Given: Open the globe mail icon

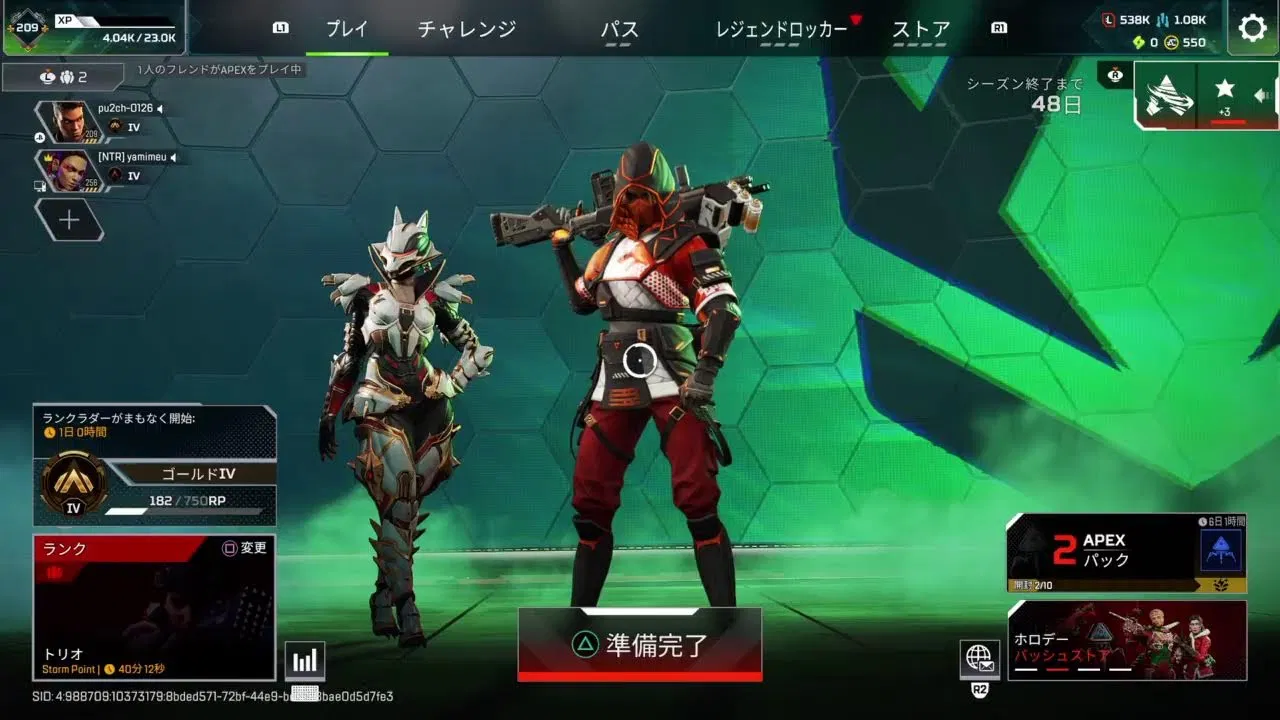Looking at the screenshot, I should coord(979,659).
